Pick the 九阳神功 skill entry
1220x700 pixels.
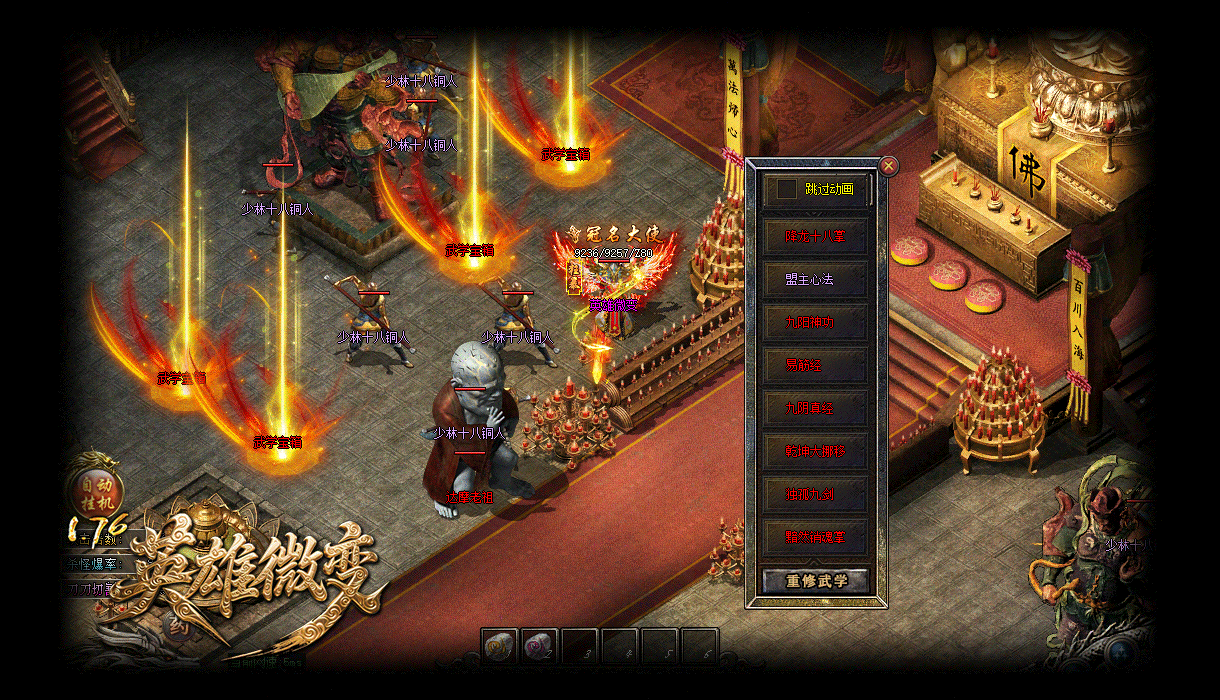coord(815,323)
